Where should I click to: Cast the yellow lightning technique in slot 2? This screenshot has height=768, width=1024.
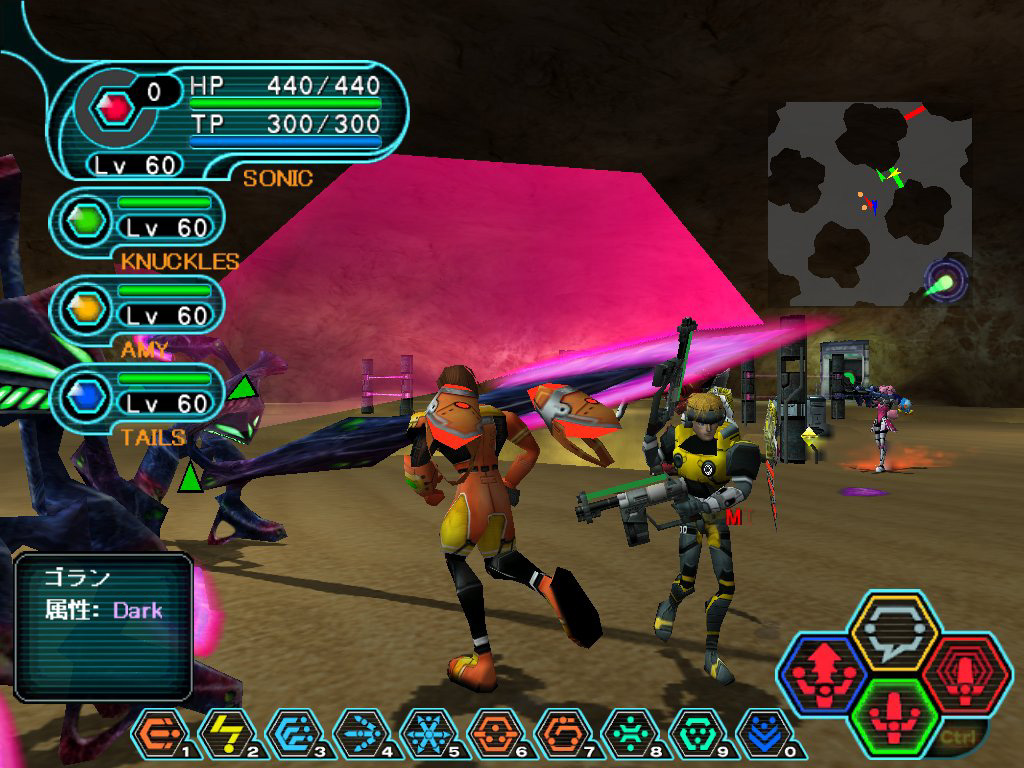point(224,735)
